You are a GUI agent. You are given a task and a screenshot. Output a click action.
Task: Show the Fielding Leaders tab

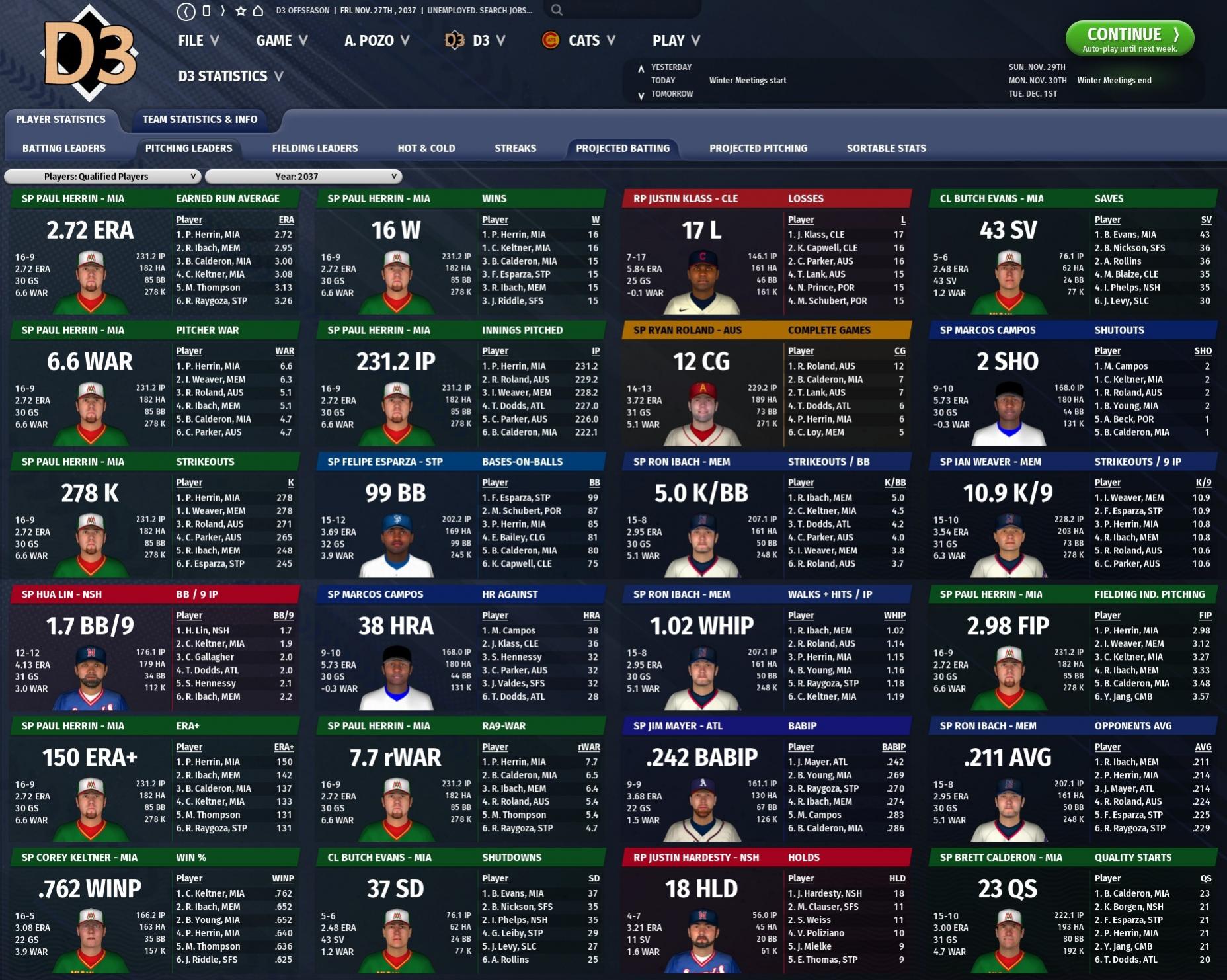click(x=315, y=149)
